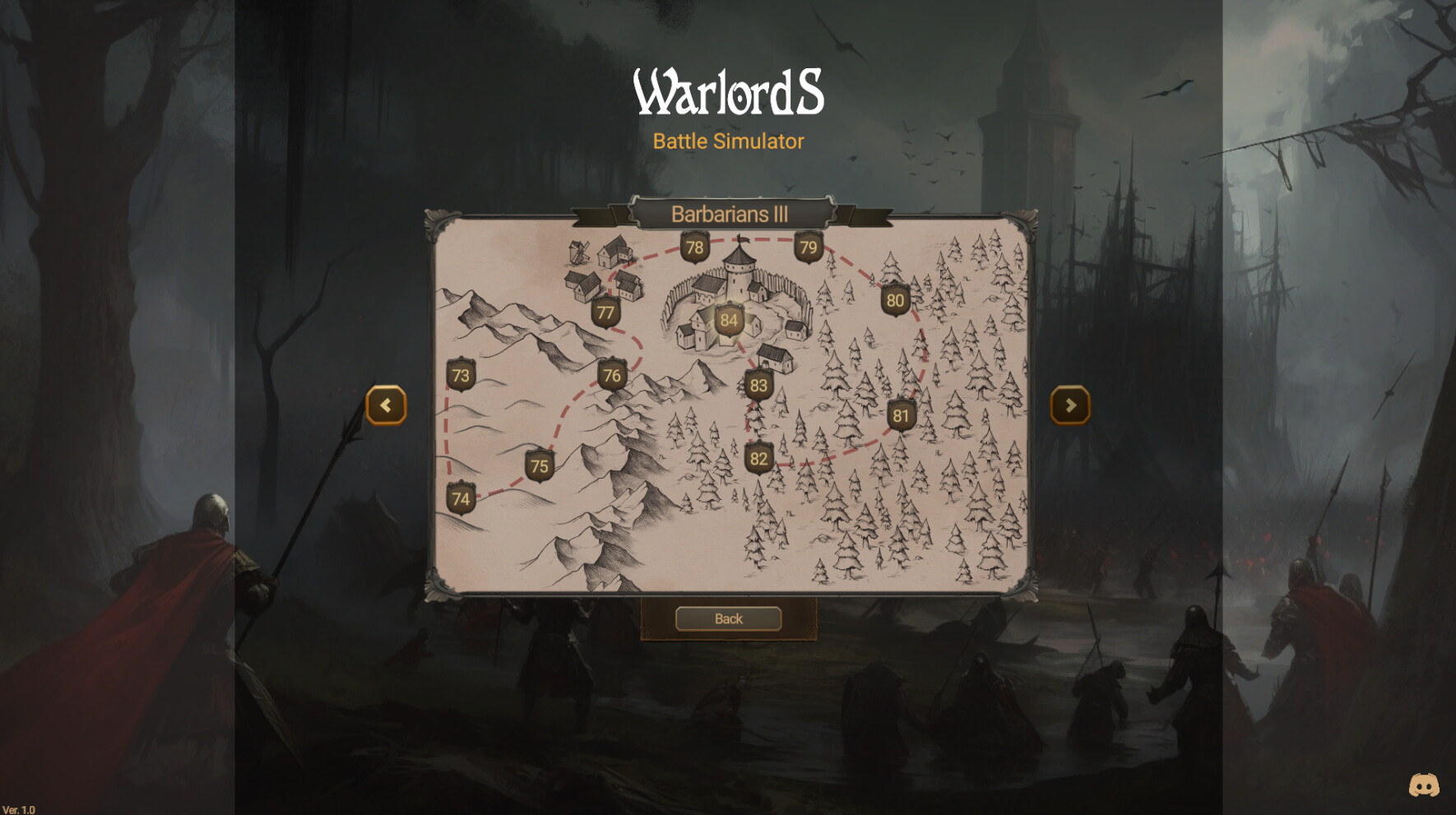Click the Battle Simulator subtitle
The height and width of the screenshot is (815, 1456).
pos(727,141)
